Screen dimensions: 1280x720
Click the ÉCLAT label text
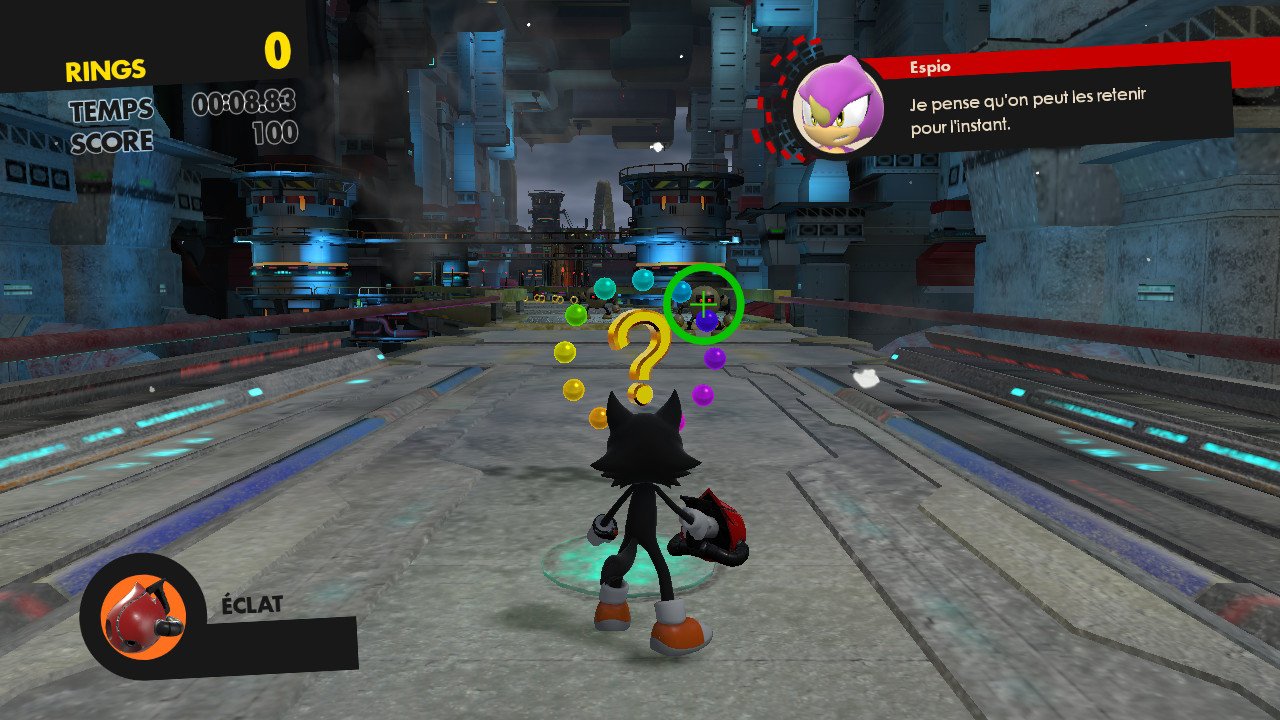250,603
